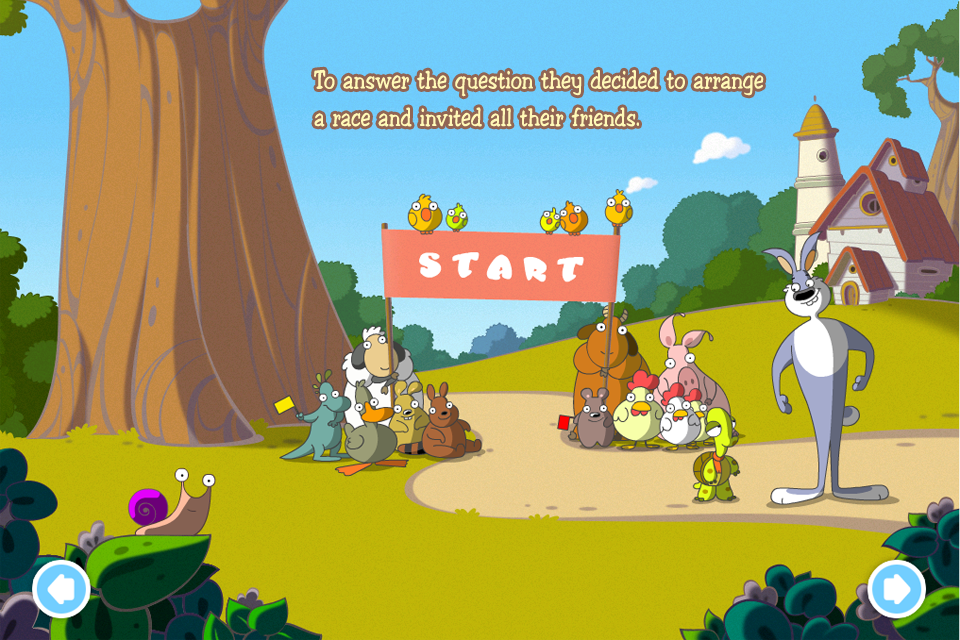The image size is (960, 640).
Task: Go to the next story page
Action: click(x=896, y=589)
